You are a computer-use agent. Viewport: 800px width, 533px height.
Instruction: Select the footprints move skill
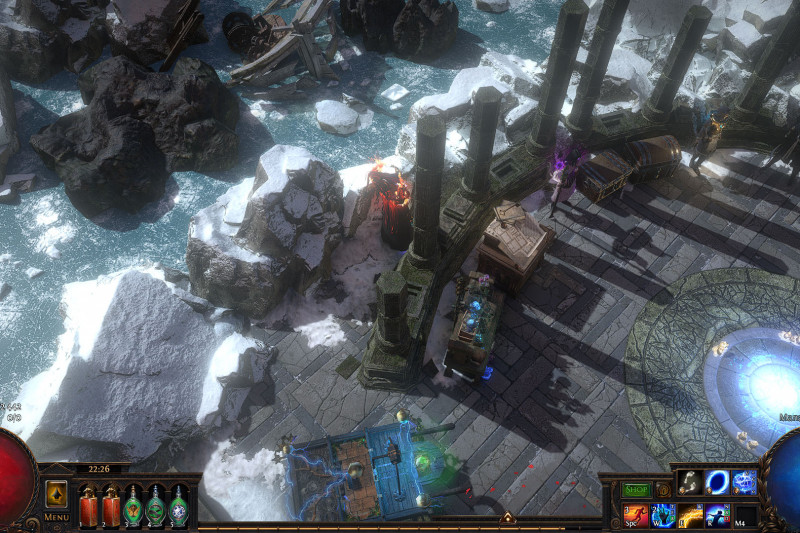click(690, 483)
